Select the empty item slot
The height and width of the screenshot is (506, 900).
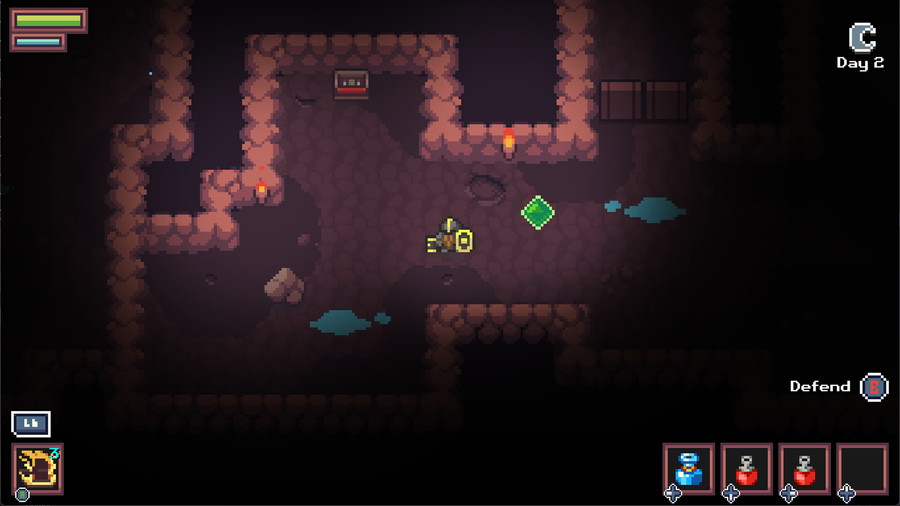click(x=862, y=468)
